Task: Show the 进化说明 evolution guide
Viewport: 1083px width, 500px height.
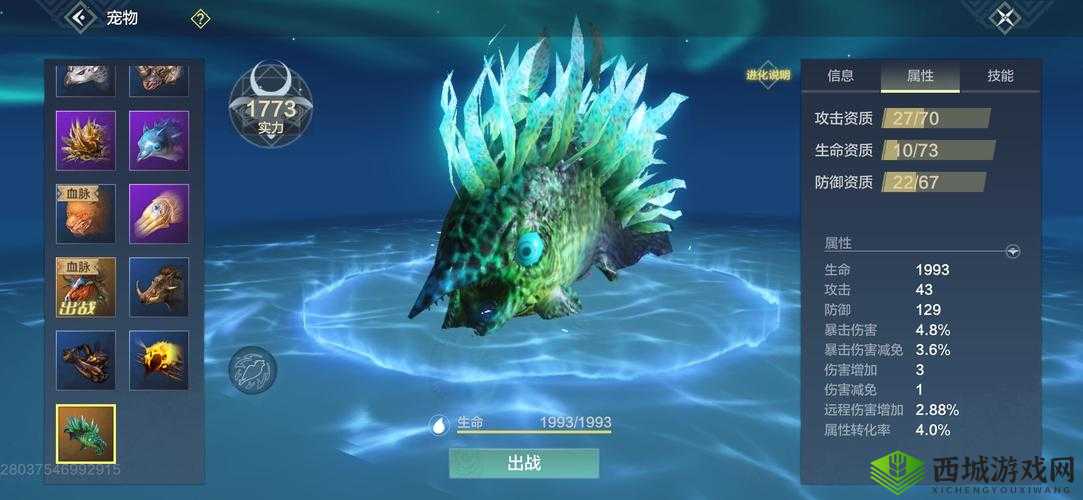Action: tap(767, 76)
